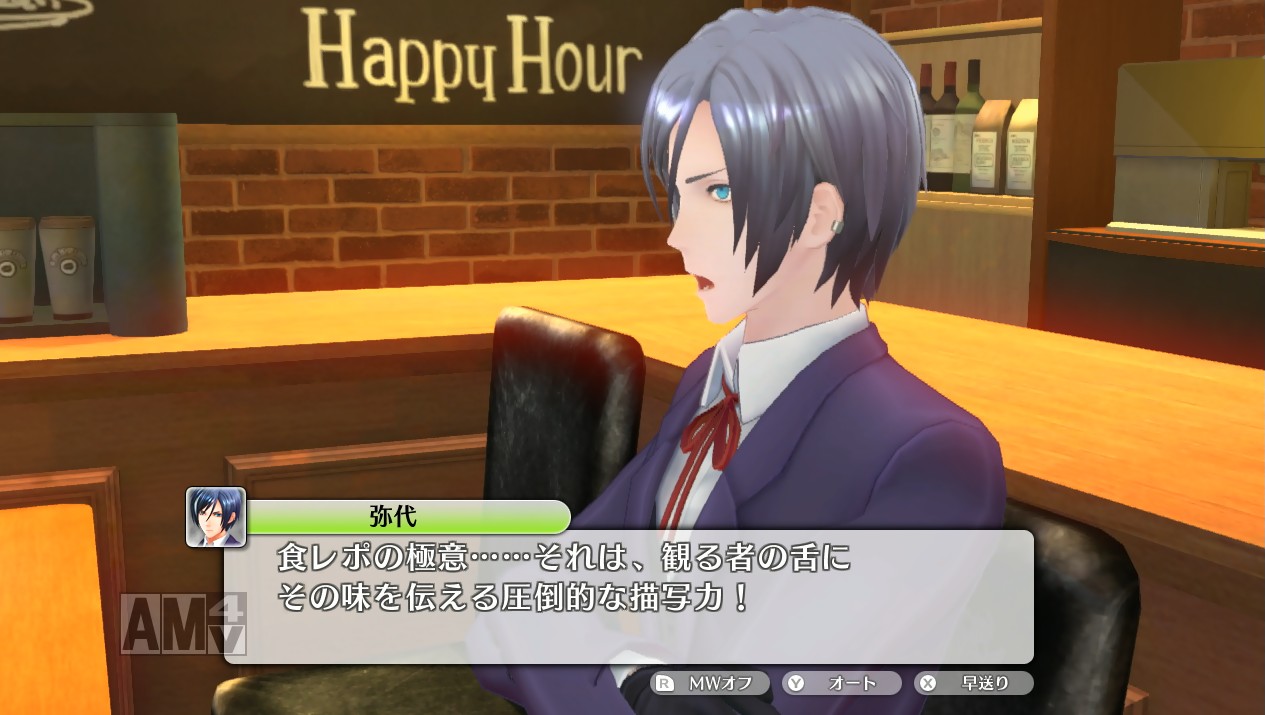
Task: Advance the dialogue text box
Action: pyautogui.click(x=628, y=596)
